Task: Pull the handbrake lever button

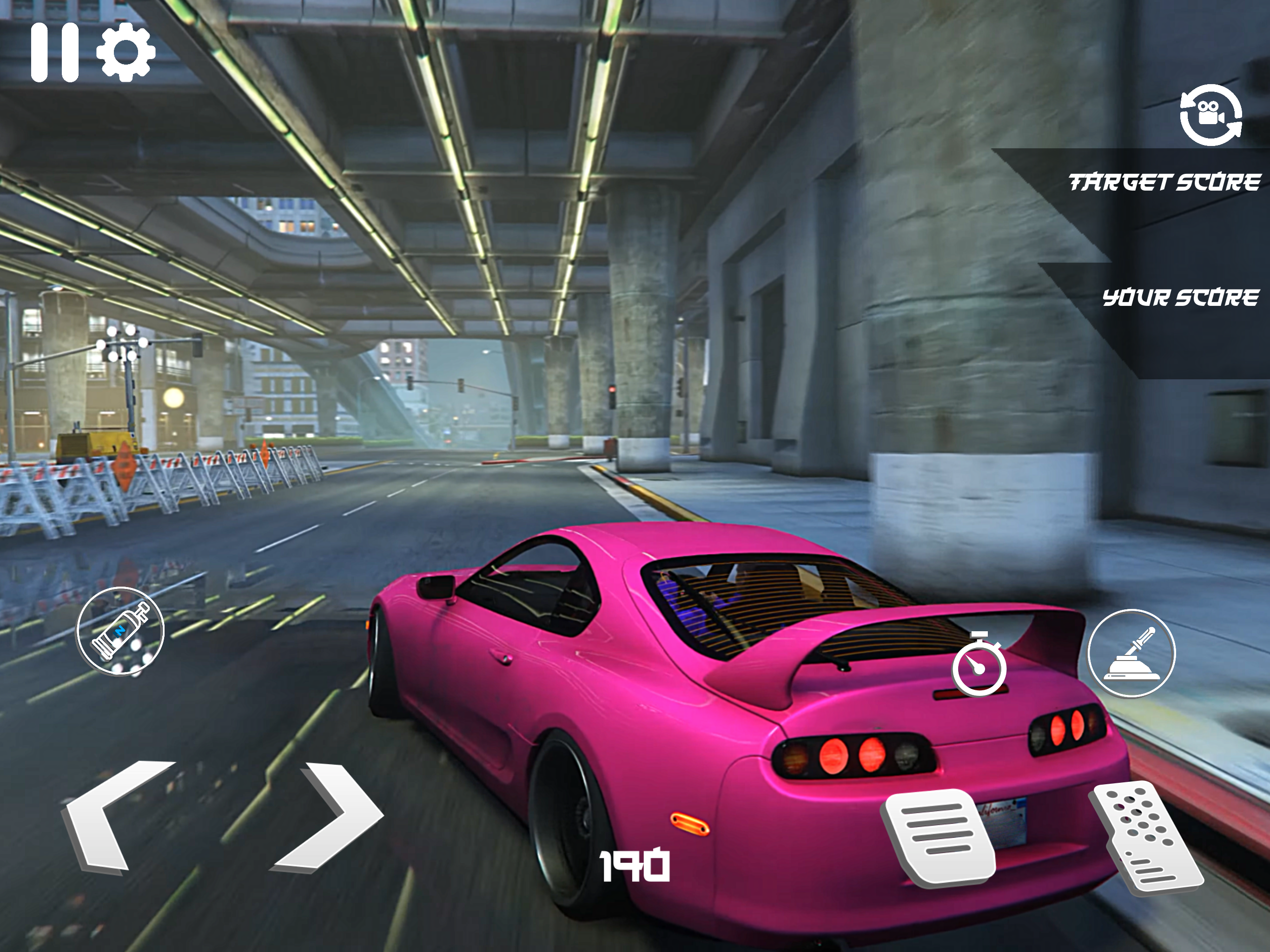Action: (1131, 654)
